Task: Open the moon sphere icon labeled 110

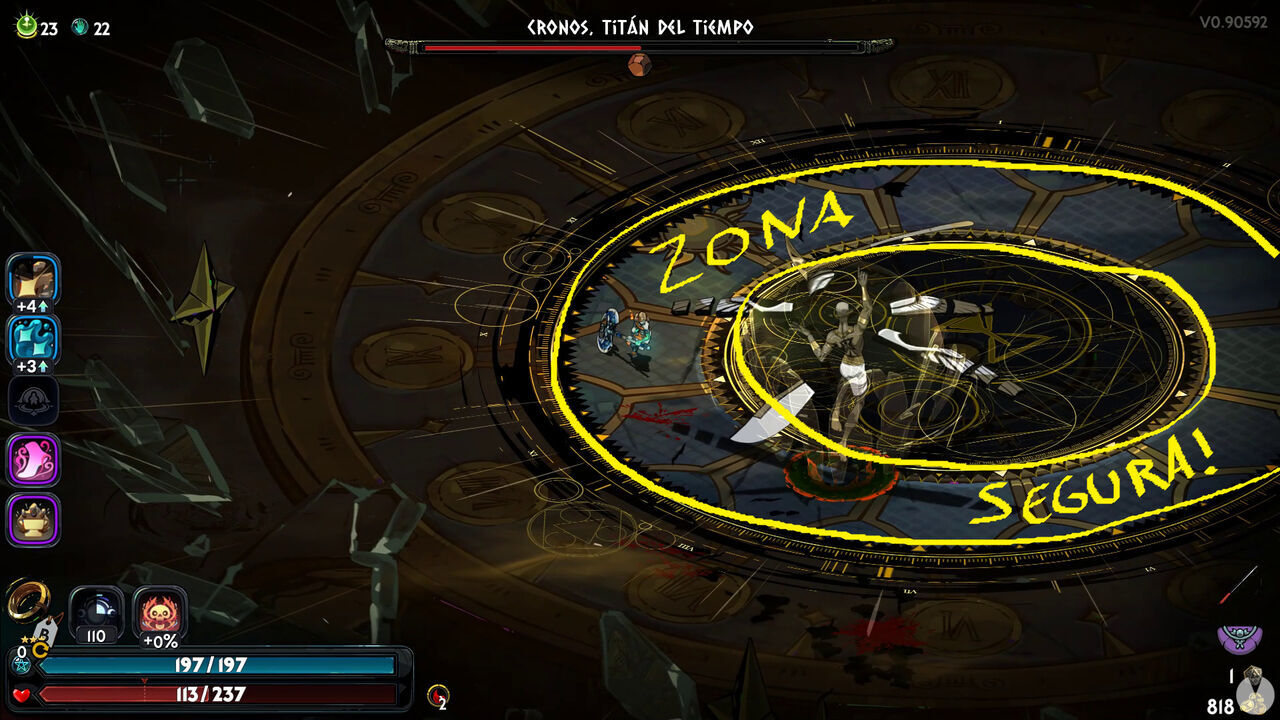Action: (97, 609)
